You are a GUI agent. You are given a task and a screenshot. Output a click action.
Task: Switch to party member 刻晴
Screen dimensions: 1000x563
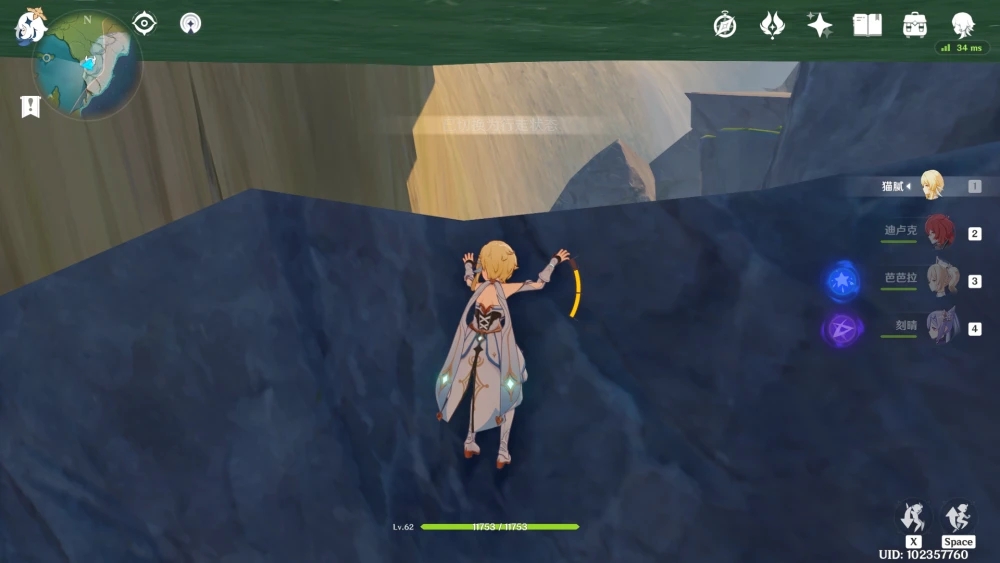point(941,326)
